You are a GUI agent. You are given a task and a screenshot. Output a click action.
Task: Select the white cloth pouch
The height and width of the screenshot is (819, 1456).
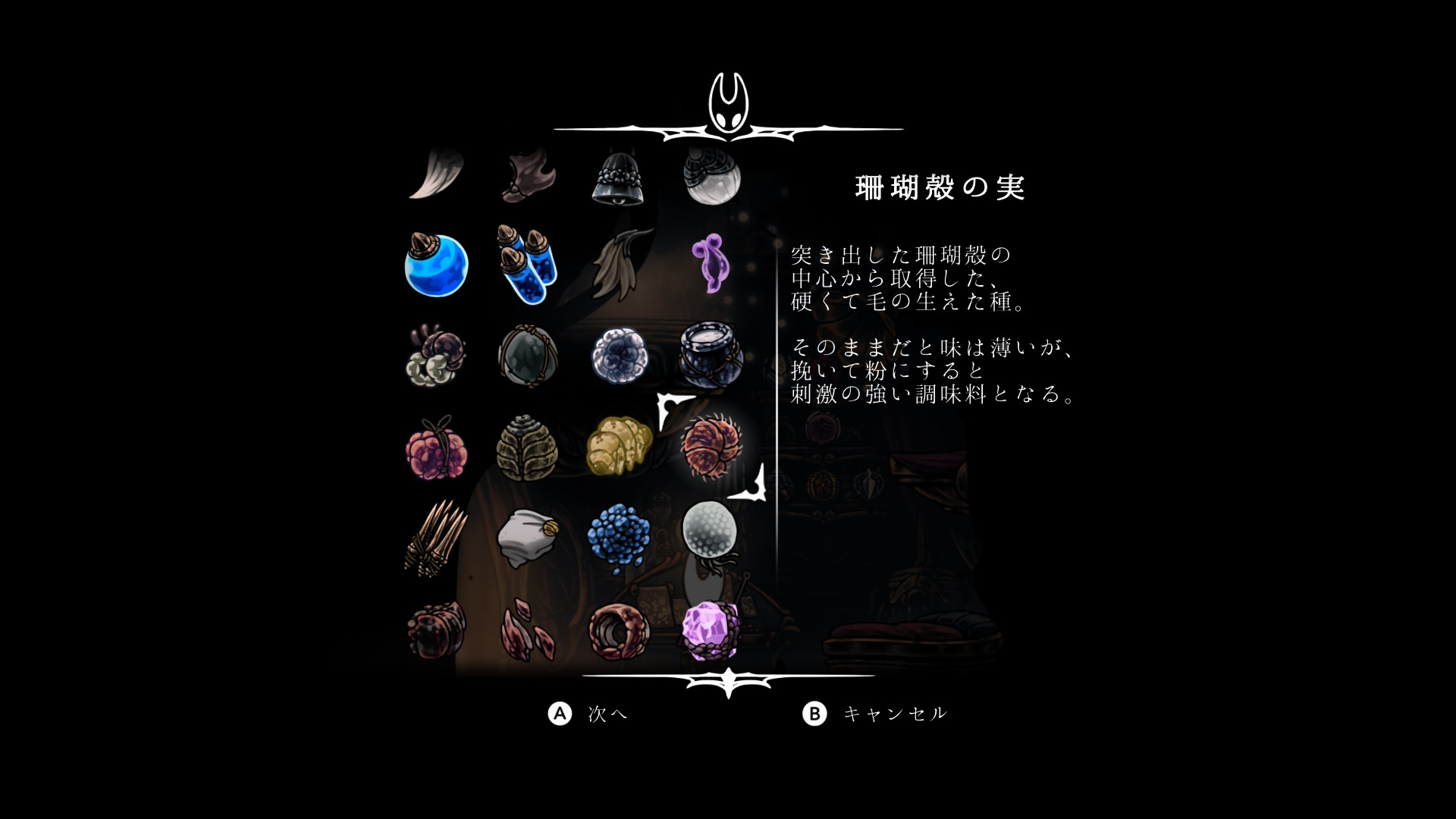[x=528, y=538]
